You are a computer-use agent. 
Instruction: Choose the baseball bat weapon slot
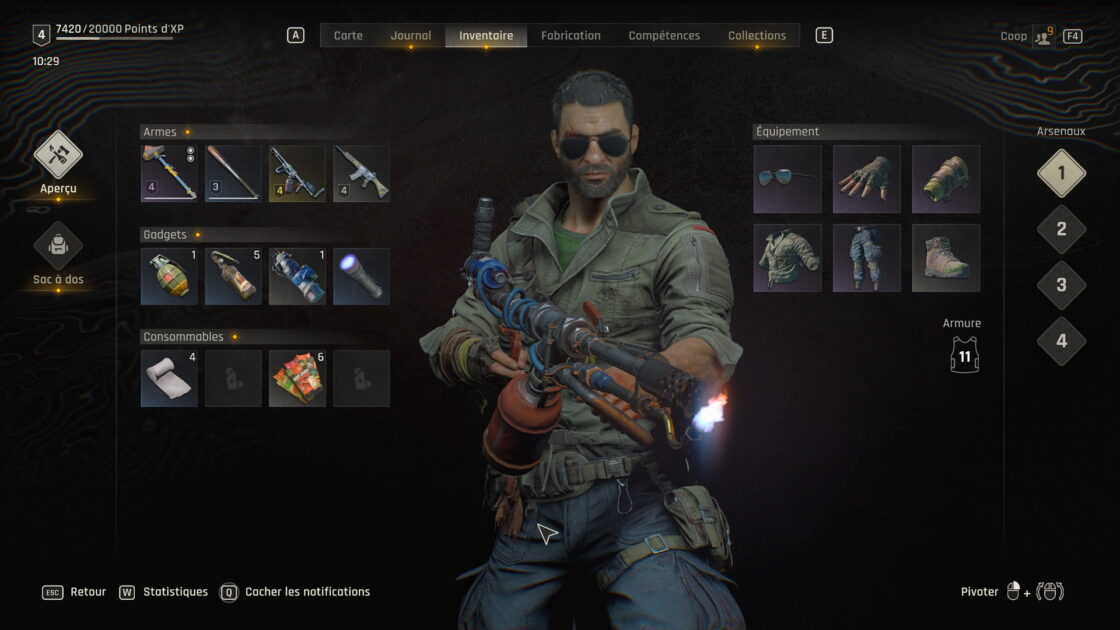pos(233,174)
